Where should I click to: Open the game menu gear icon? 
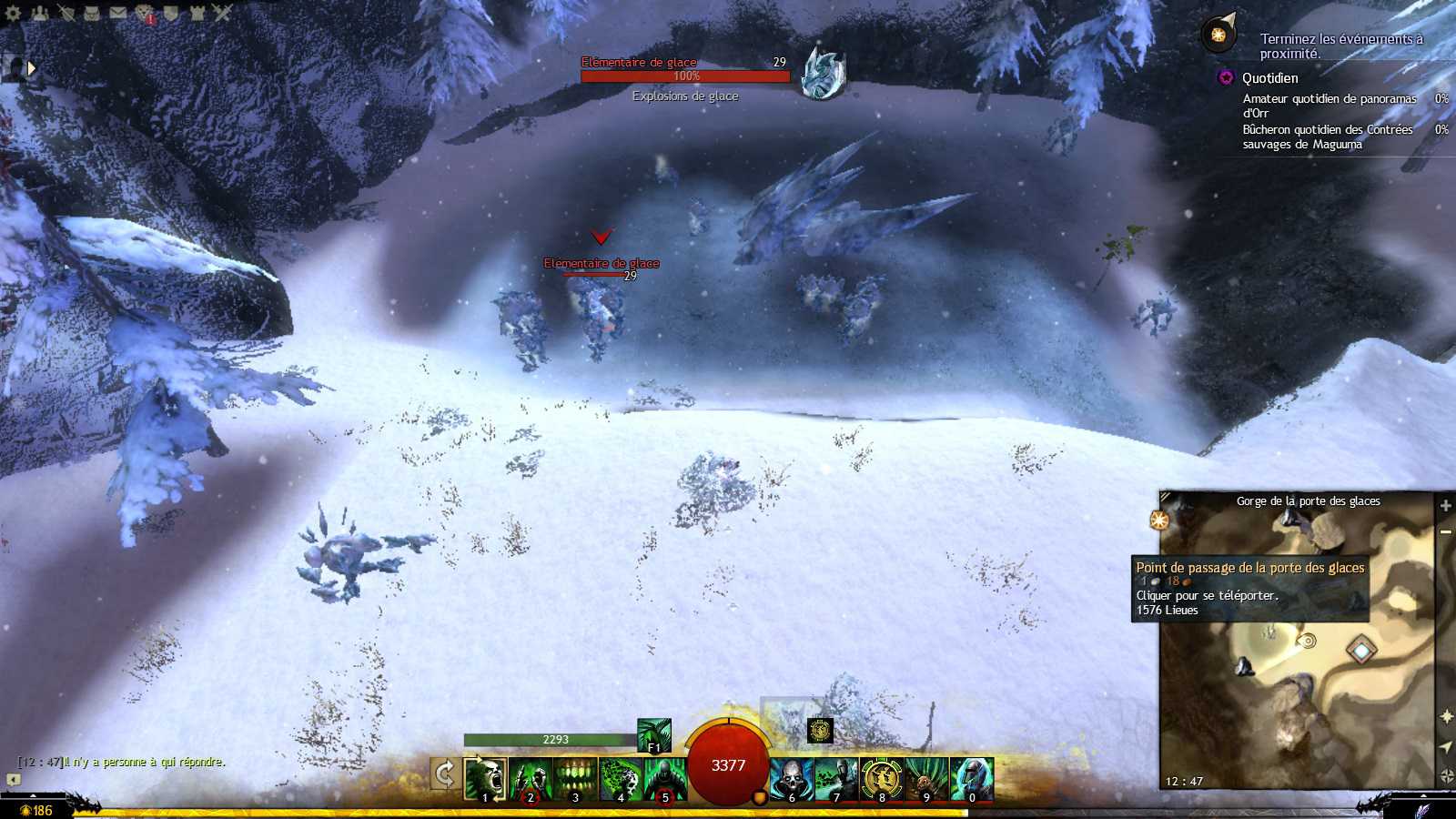[x=13, y=13]
